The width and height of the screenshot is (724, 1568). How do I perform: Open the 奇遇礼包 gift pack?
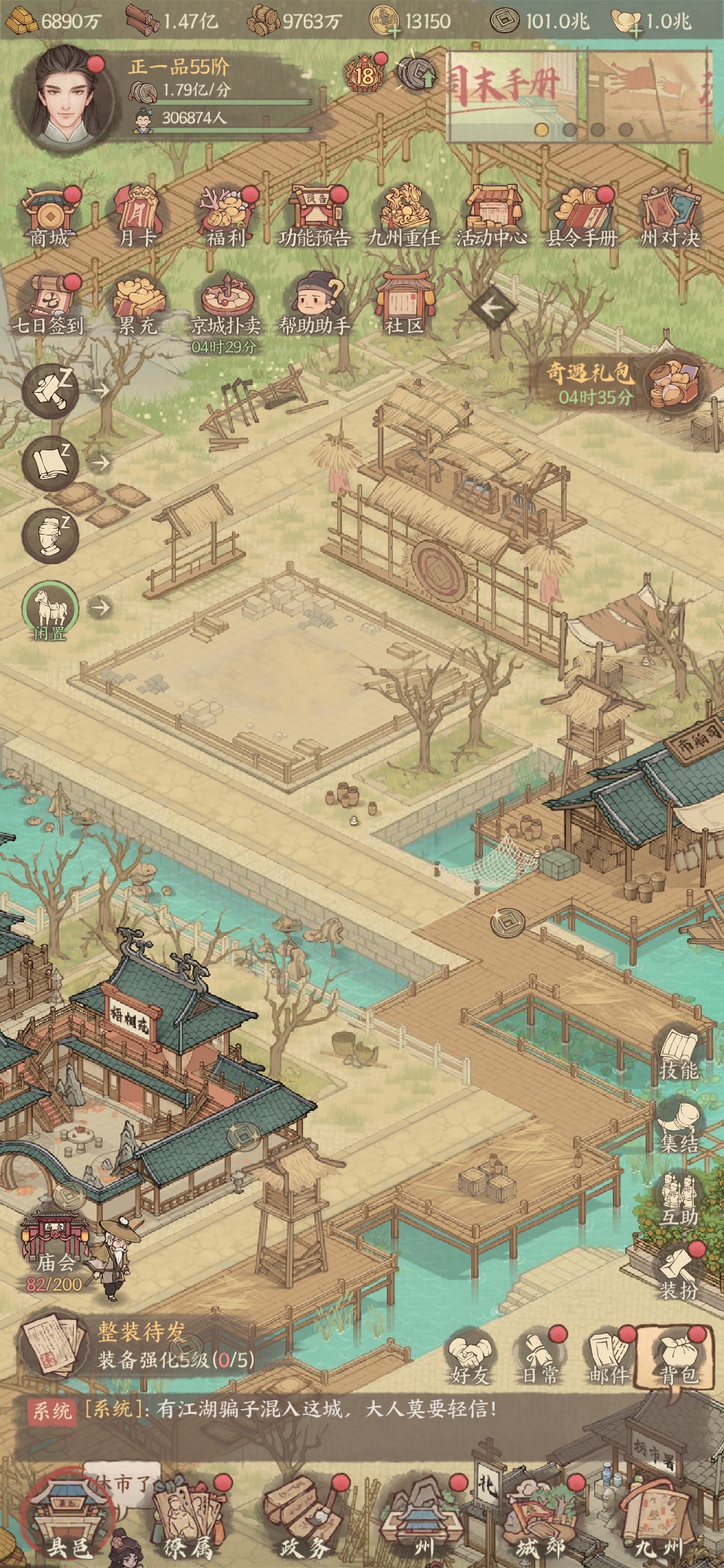coord(672,385)
